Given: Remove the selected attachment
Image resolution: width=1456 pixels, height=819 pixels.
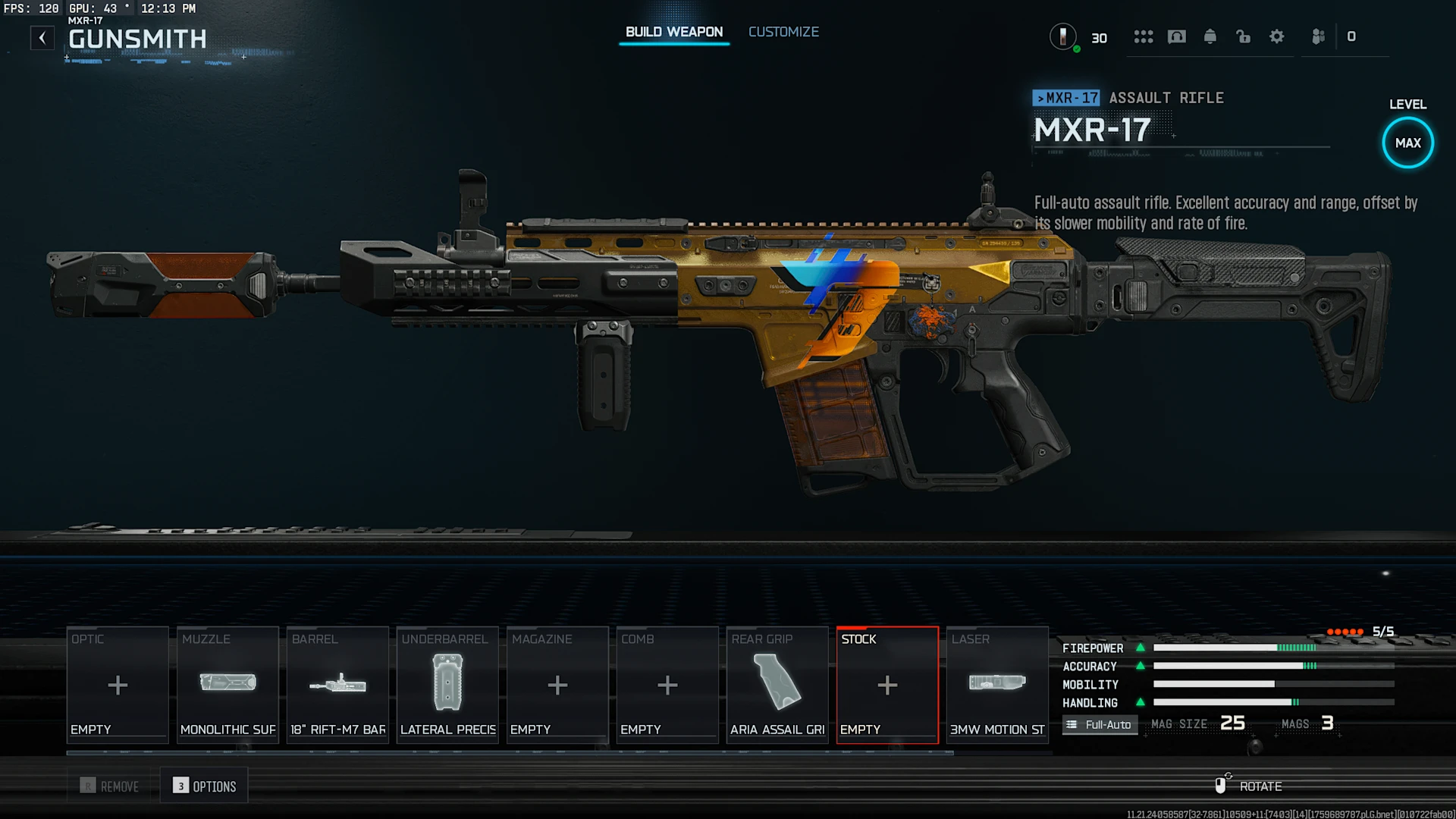Looking at the screenshot, I should [111, 786].
